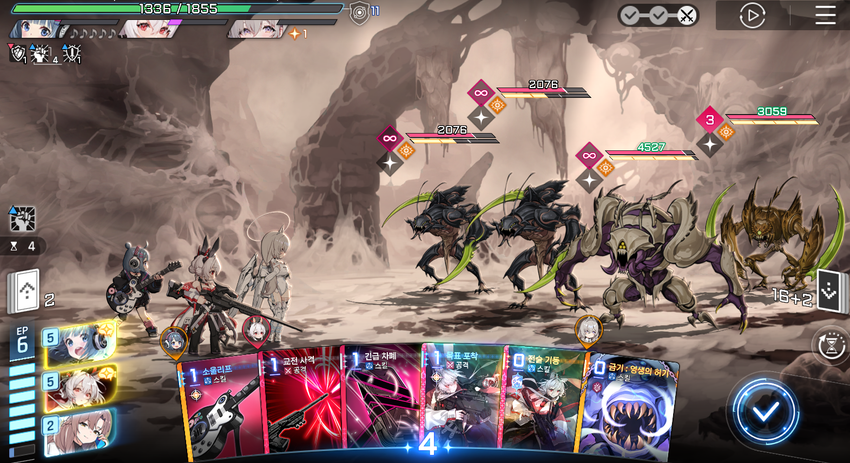Choose the red rifle attack card
This screenshot has width=850, height=463.
(300, 400)
